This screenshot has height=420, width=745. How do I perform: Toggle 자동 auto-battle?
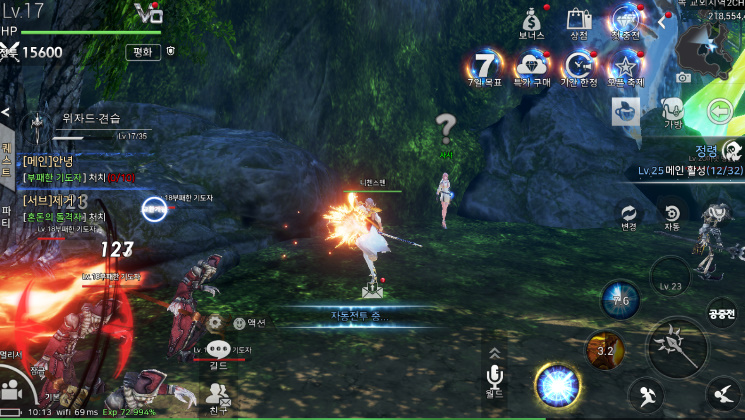672,216
